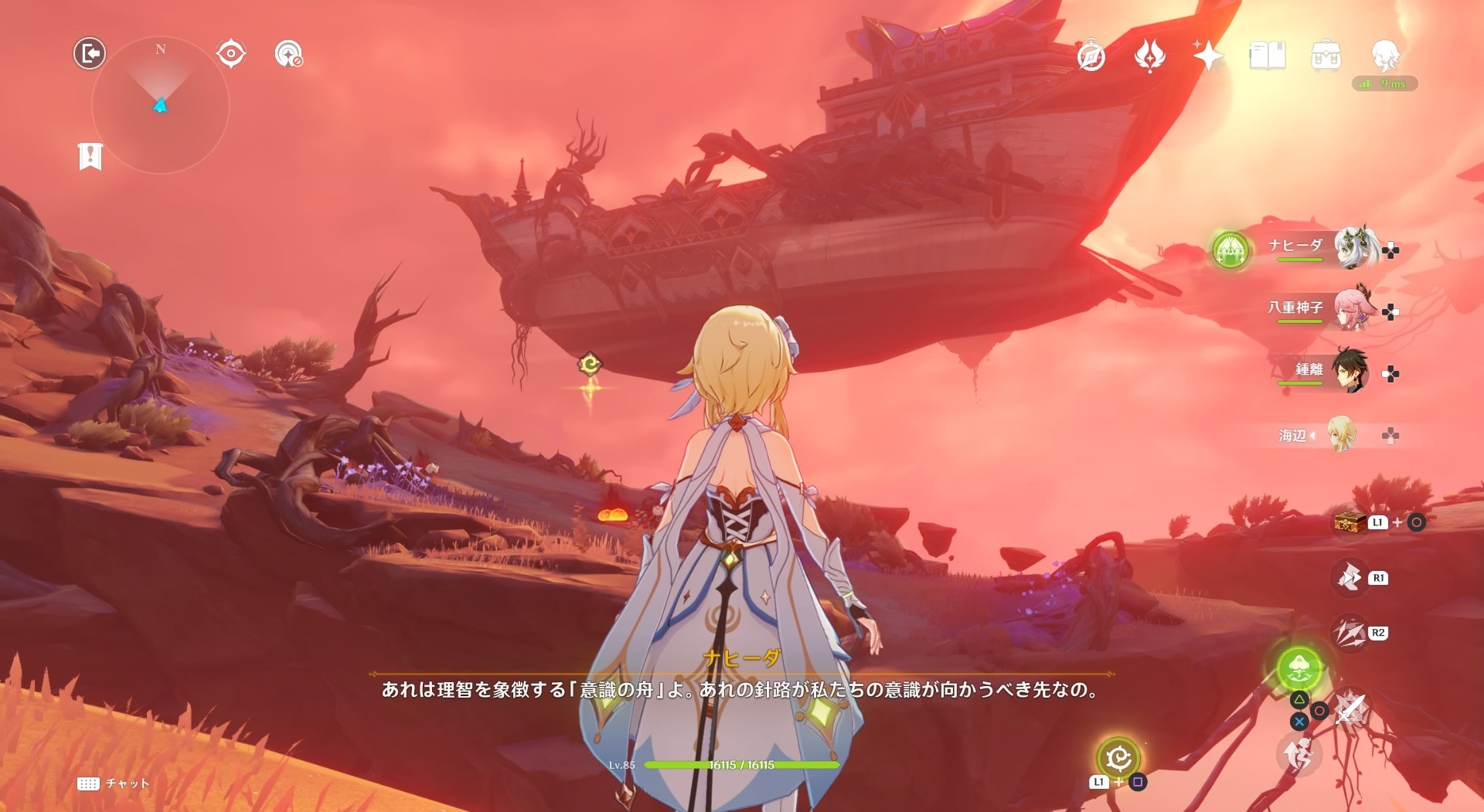The height and width of the screenshot is (812, 1484).
Task: Open the backpack inventory
Action: pyautogui.click(x=1326, y=56)
